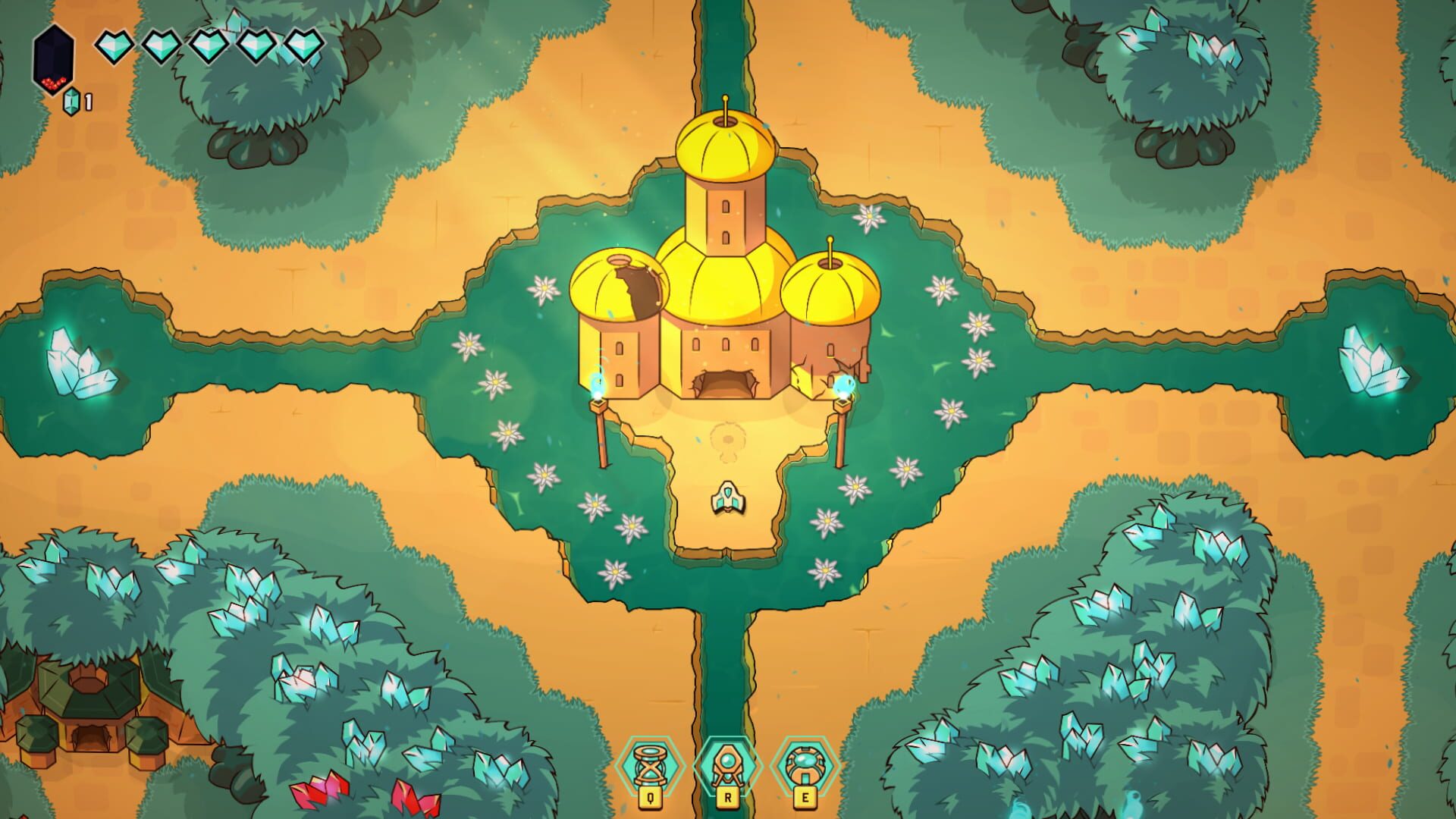
Task: Click the glowing torch left of the temple
Action: click(598, 391)
